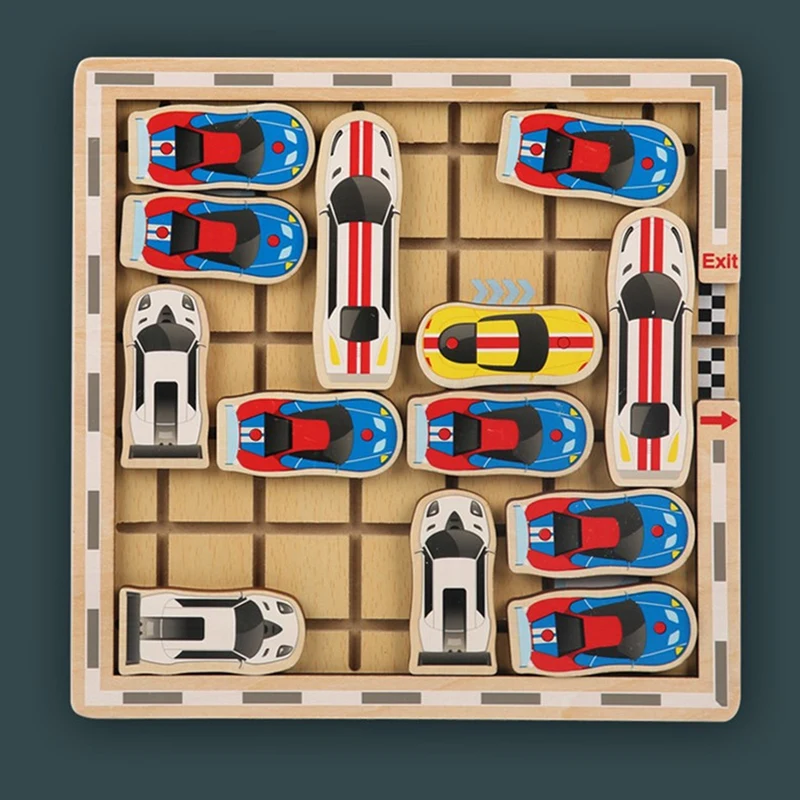Pick the long striped car beside the Exit sign
Image resolution: width=800 pixels, height=800 pixels.
(x=651, y=345)
